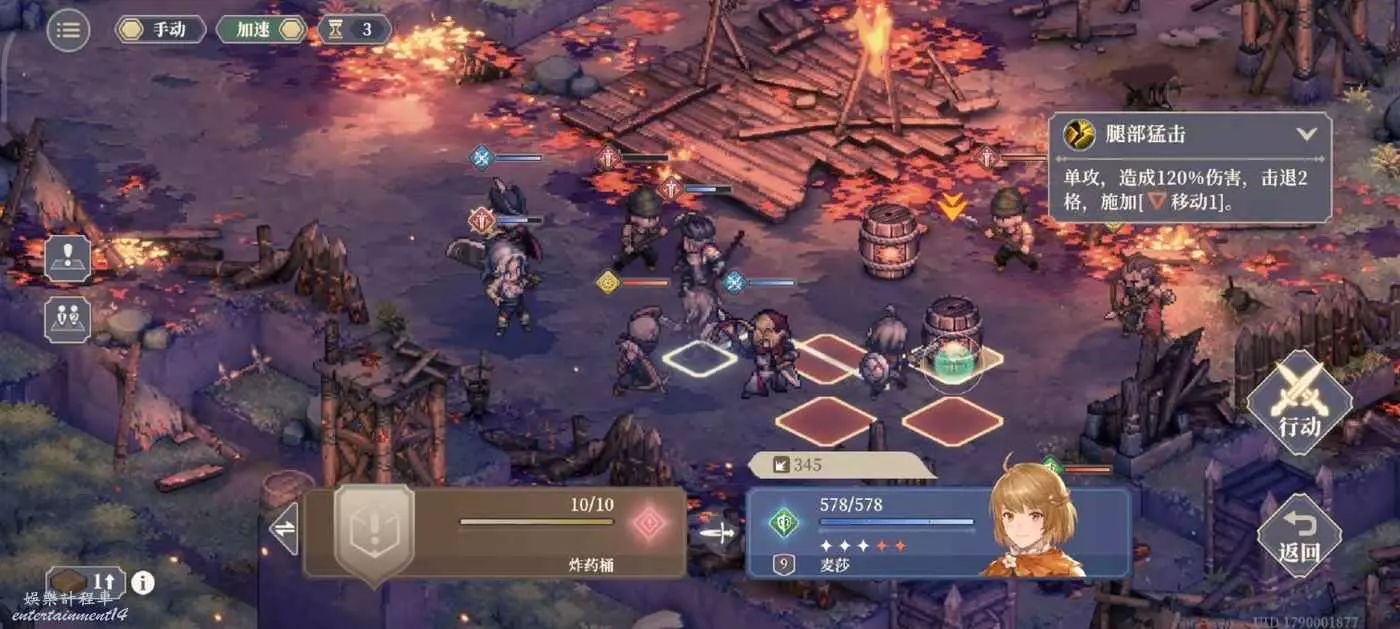Viewport: 1400px width, 629px height.
Task: Expand the 腿部猛击 skill description panel
Action: [1306, 133]
